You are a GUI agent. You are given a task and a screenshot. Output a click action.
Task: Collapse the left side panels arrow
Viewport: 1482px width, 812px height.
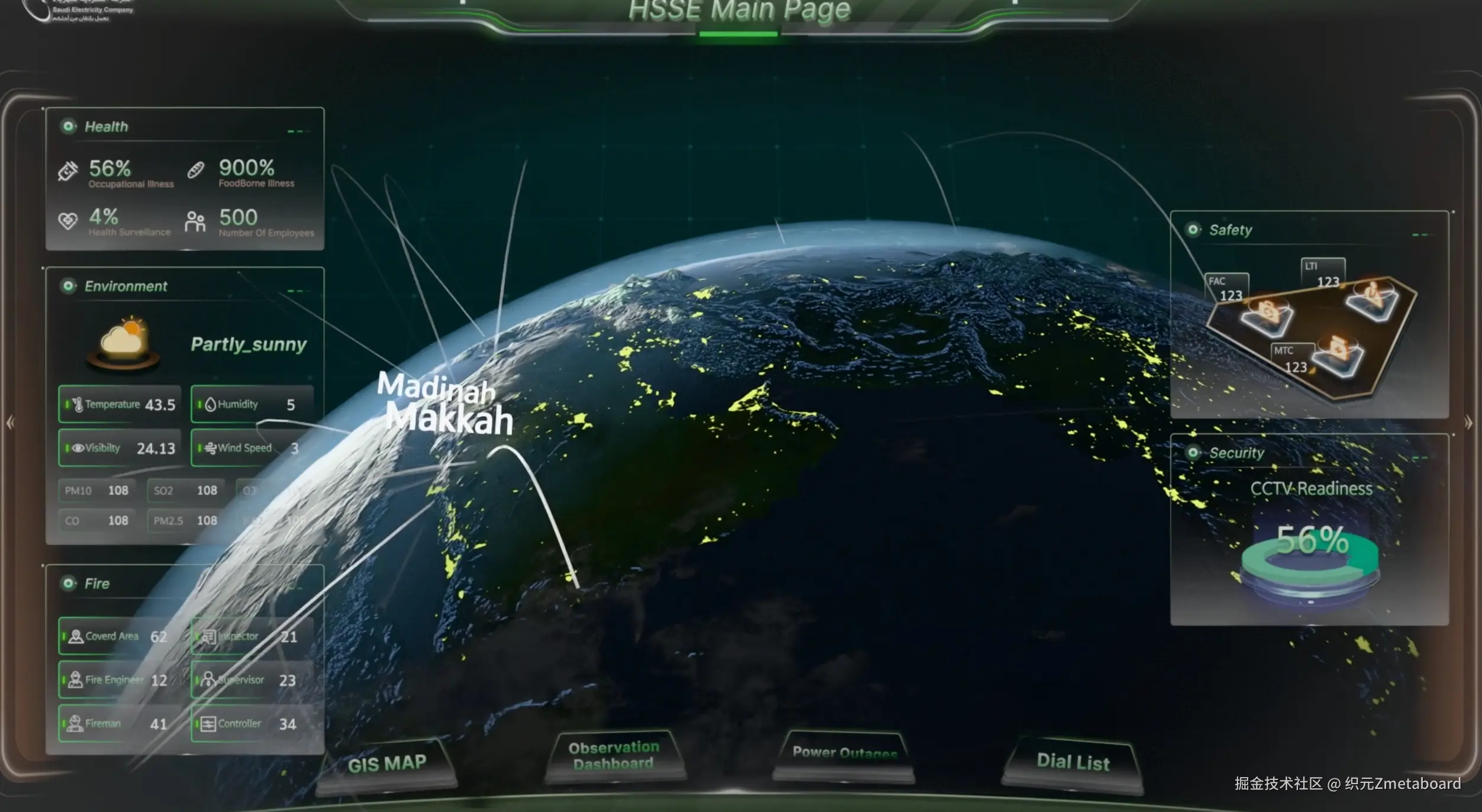(x=10, y=423)
